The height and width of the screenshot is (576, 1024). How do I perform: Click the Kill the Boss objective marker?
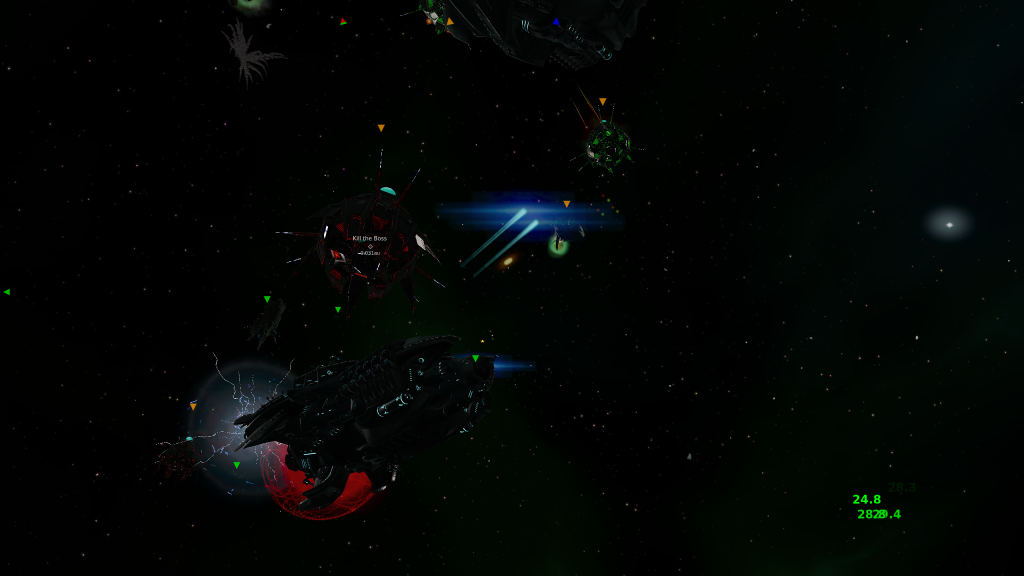pyautogui.click(x=370, y=246)
